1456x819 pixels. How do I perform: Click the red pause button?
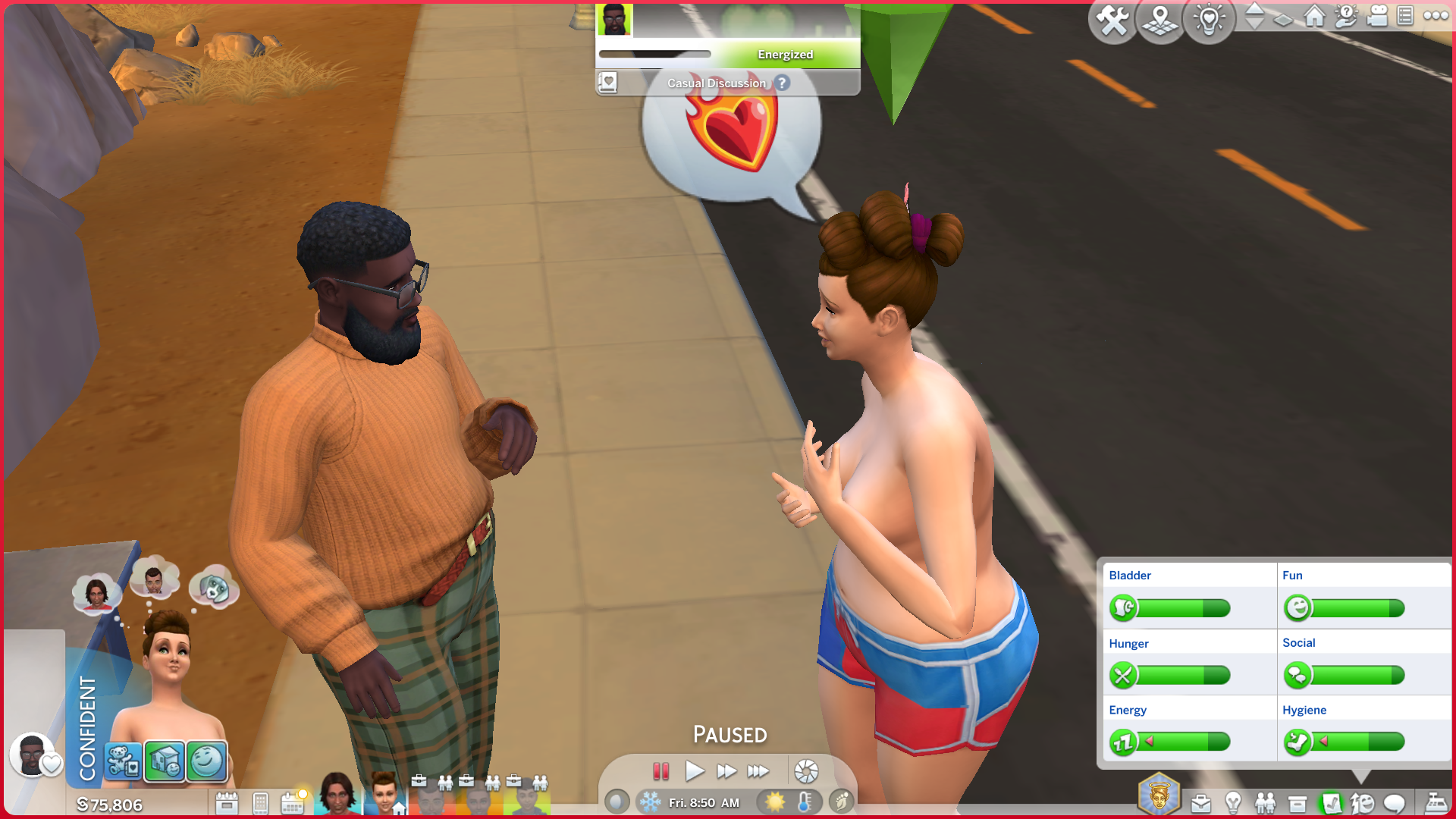661,771
